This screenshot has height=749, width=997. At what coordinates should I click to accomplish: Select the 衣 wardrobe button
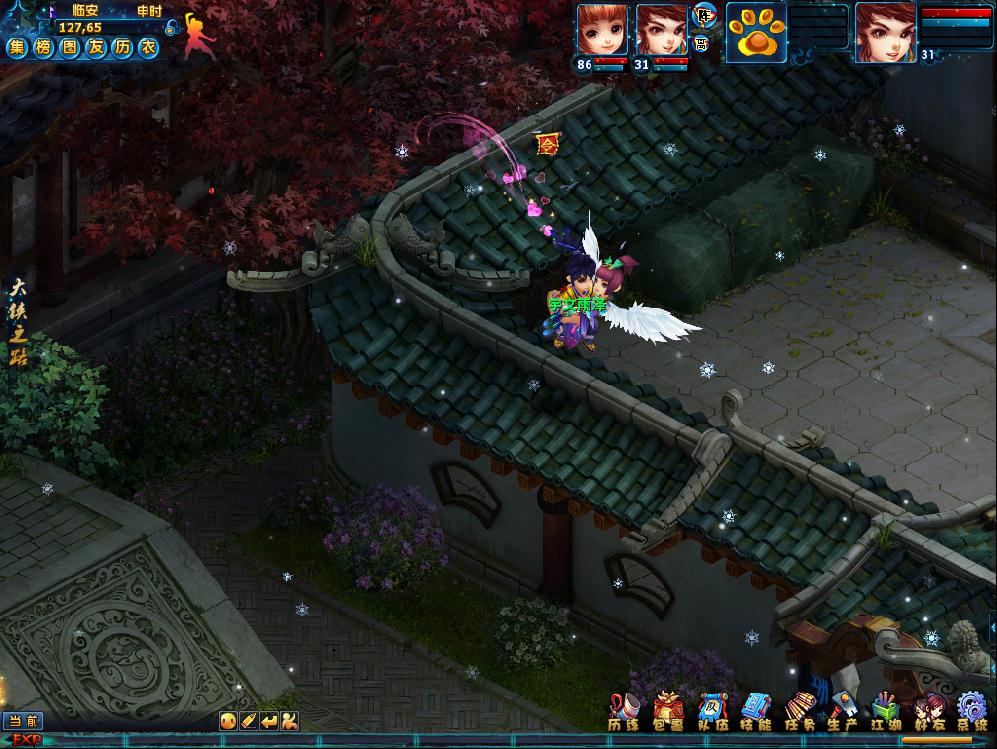(x=147, y=47)
